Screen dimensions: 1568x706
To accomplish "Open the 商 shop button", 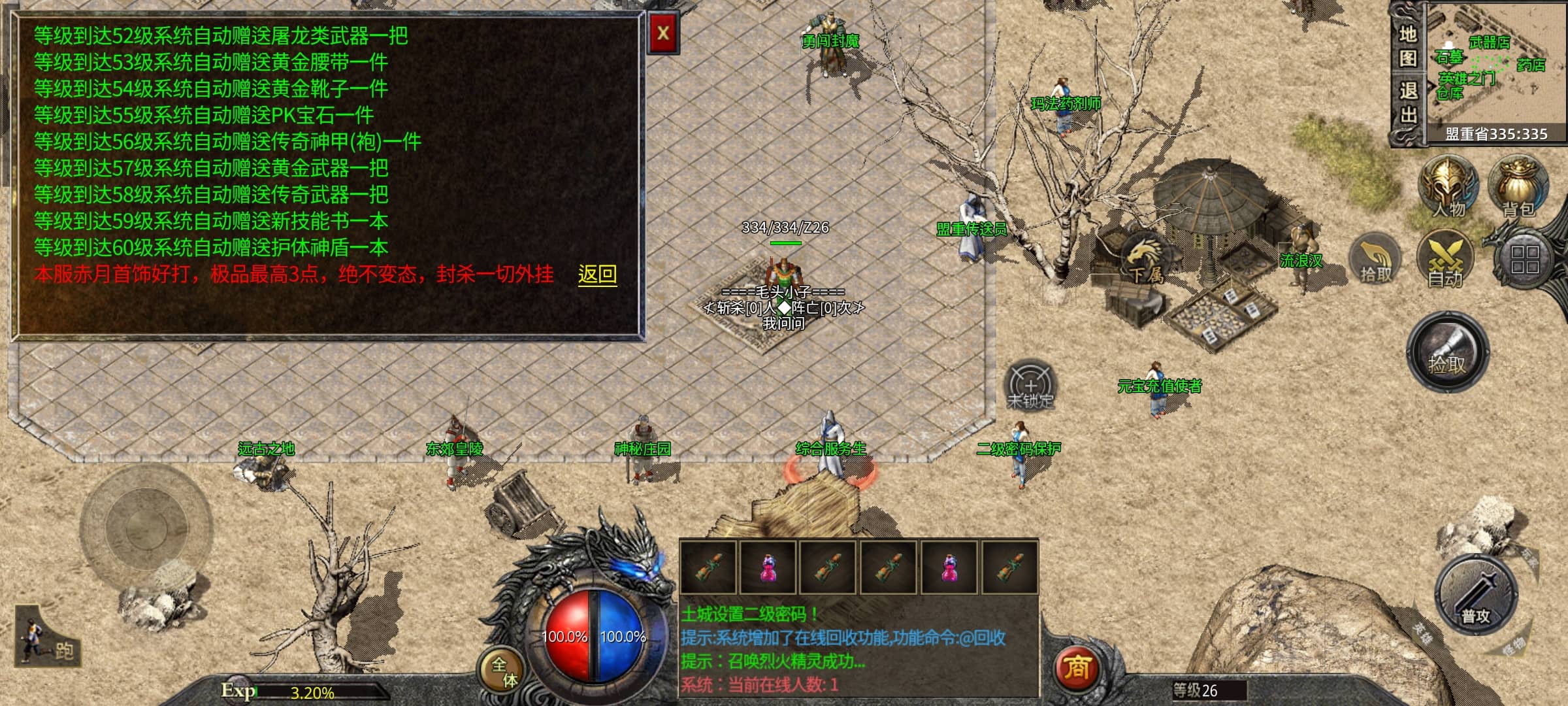I will tap(1077, 667).
